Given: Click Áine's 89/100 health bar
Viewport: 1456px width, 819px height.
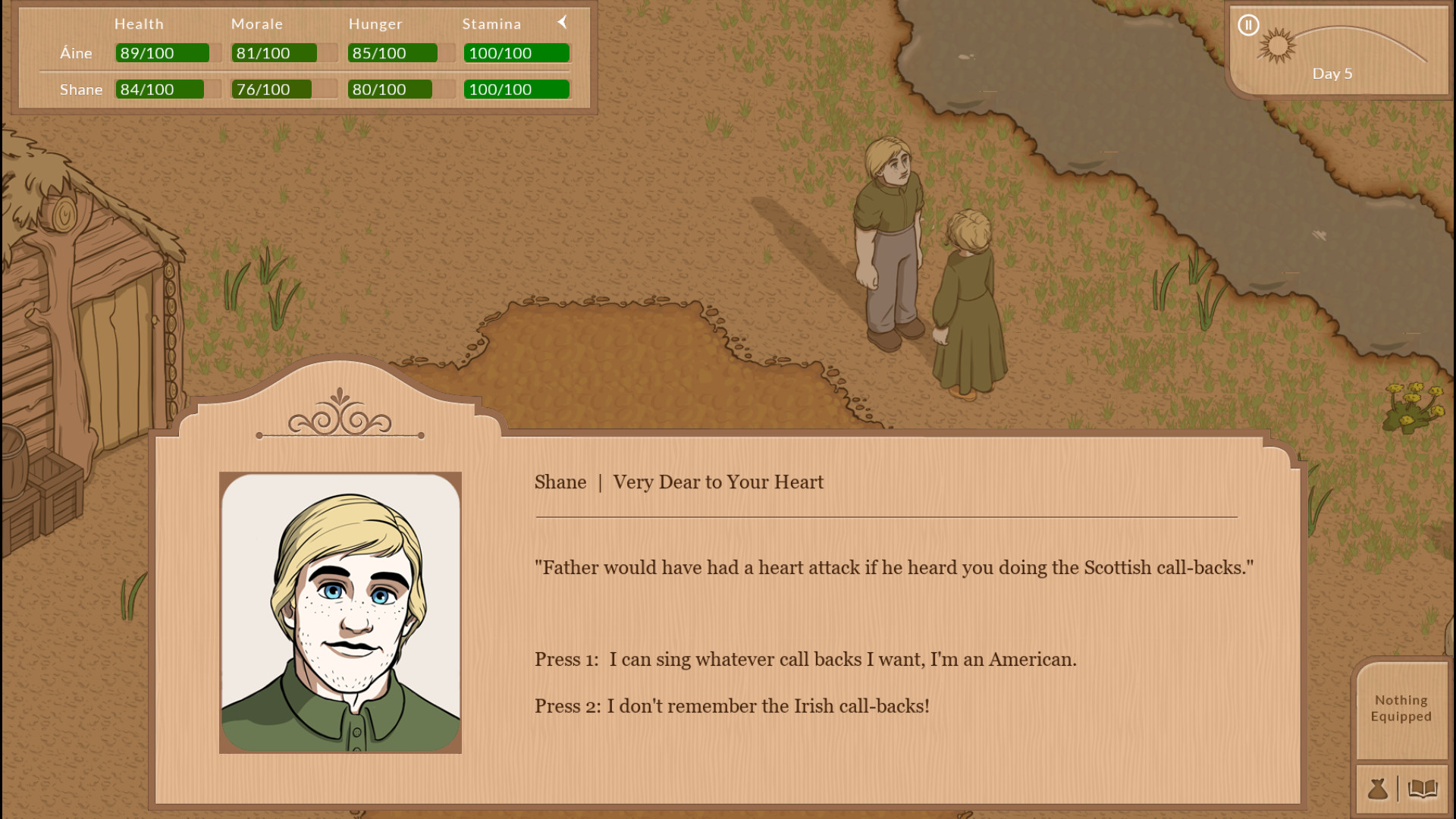Looking at the screenshot, I should [x=162, y=53].
